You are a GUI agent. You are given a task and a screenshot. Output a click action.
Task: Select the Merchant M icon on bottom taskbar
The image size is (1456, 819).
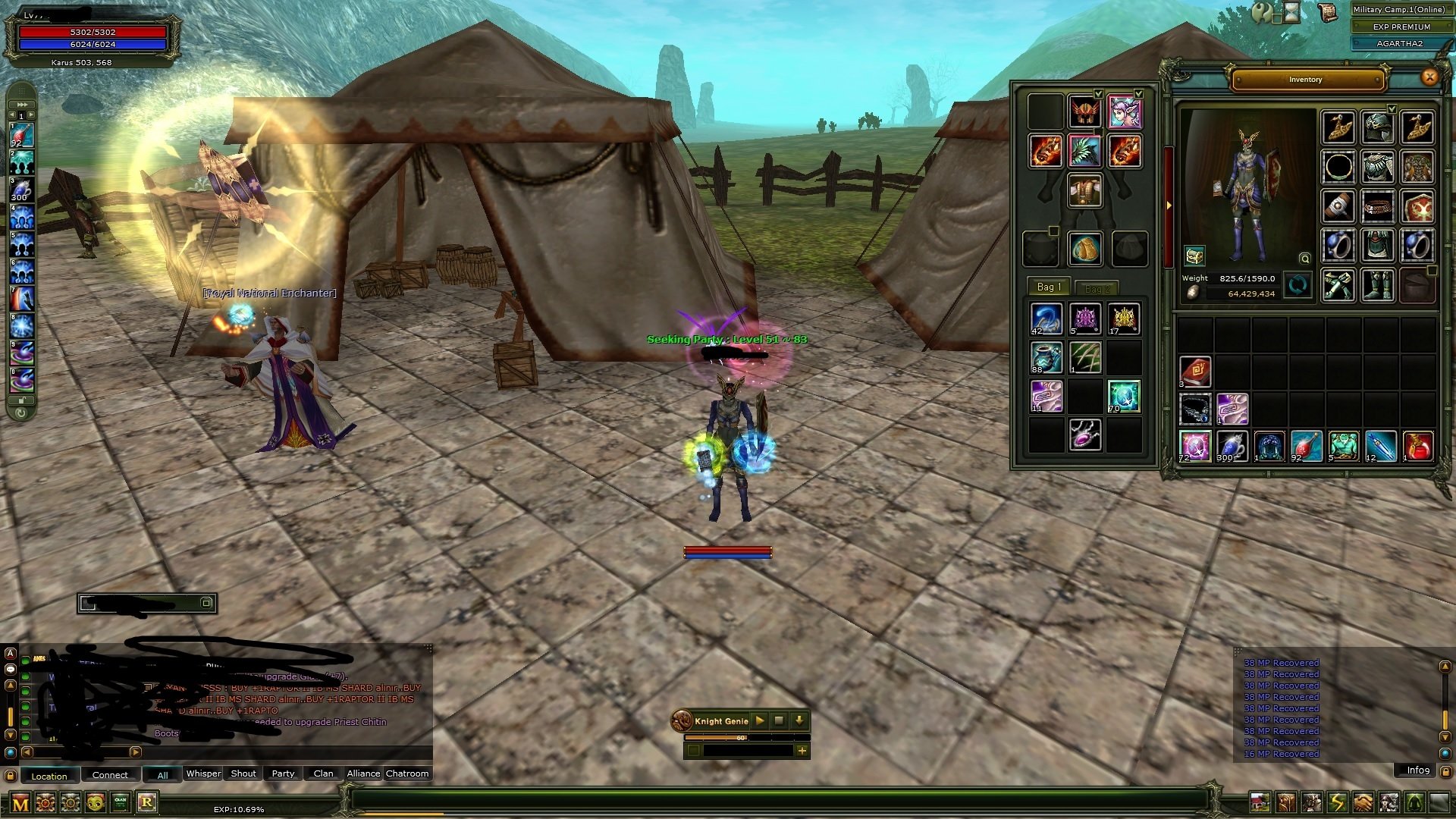pyautogui.click(x=20, y=802)
